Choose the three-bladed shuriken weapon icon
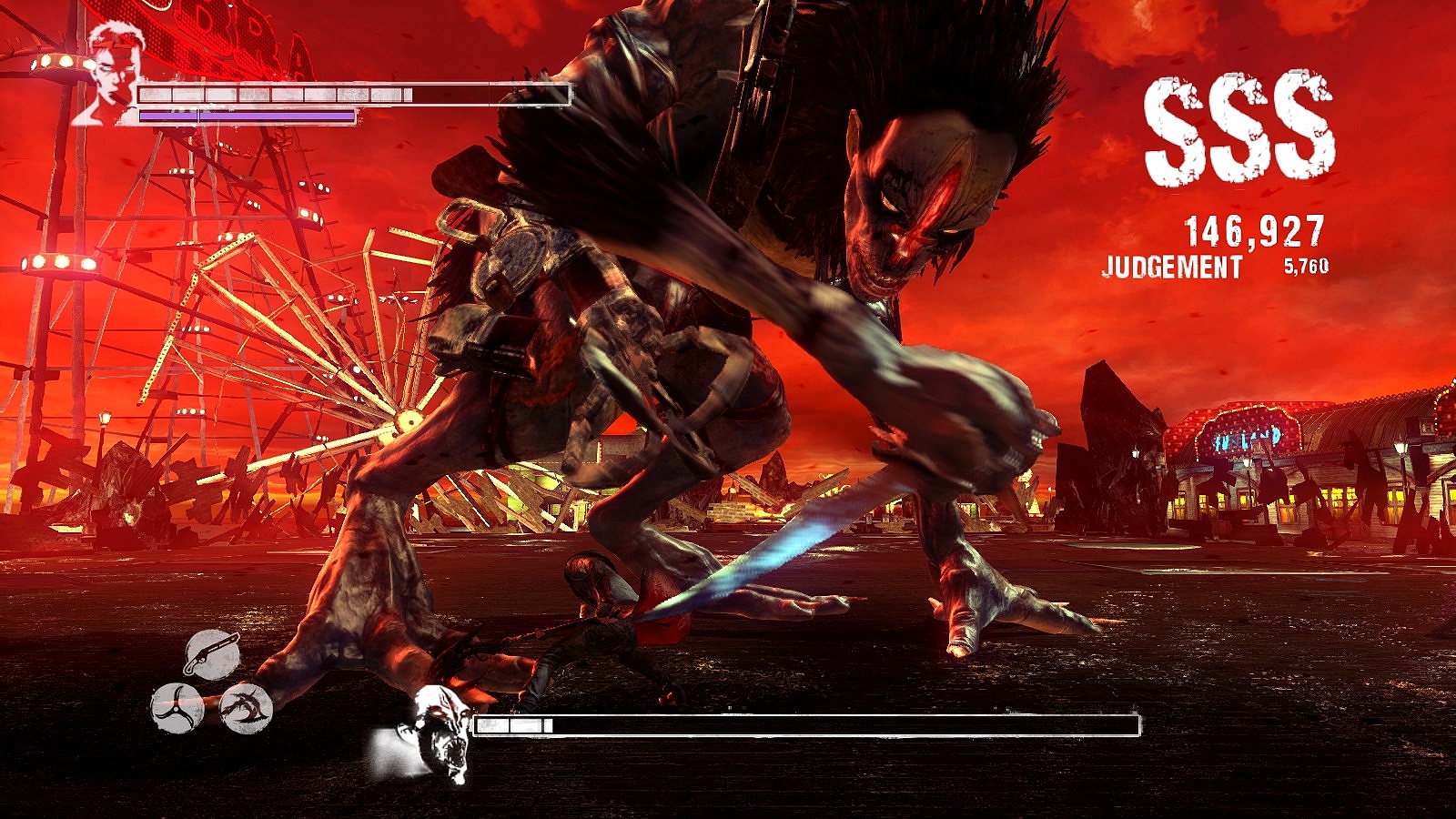Viewport: 1456px width, 819px height. pos(177,708)
